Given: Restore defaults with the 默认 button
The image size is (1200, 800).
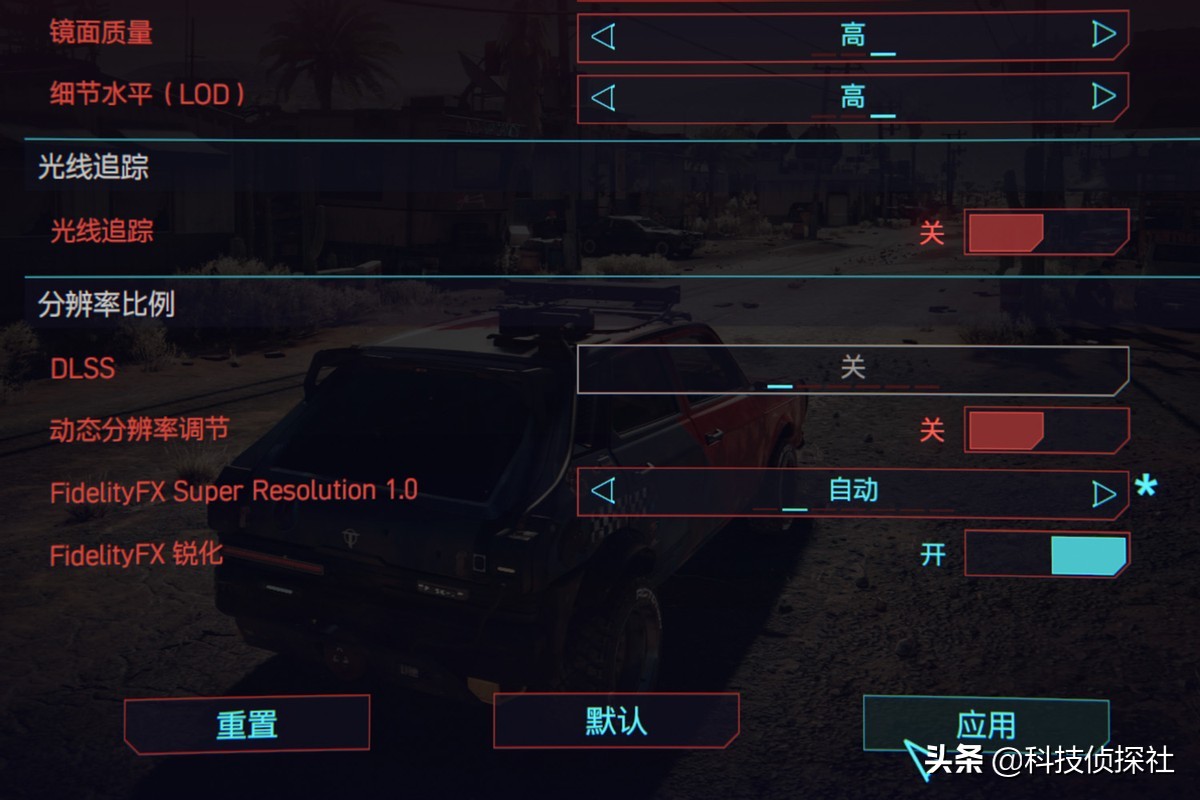Looking at the screenshot, I should click(616, 721).
